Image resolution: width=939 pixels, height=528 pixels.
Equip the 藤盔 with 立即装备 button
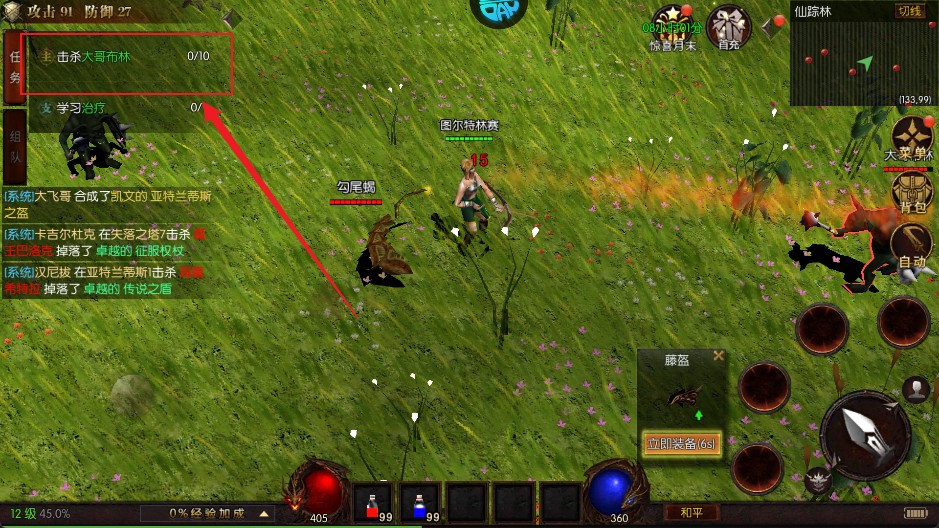(681, 443)
